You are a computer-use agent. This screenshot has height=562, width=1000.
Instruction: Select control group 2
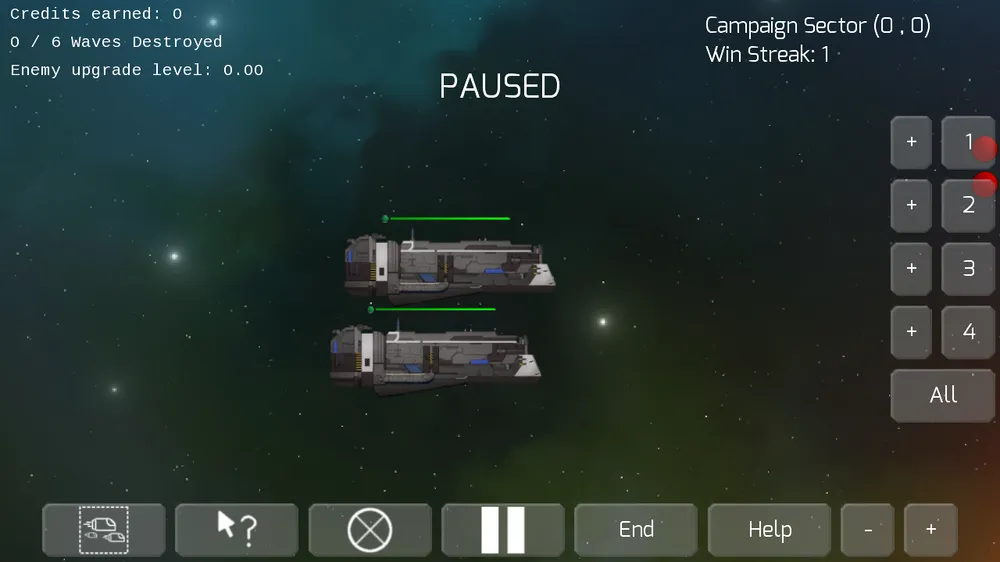point(967,206)
